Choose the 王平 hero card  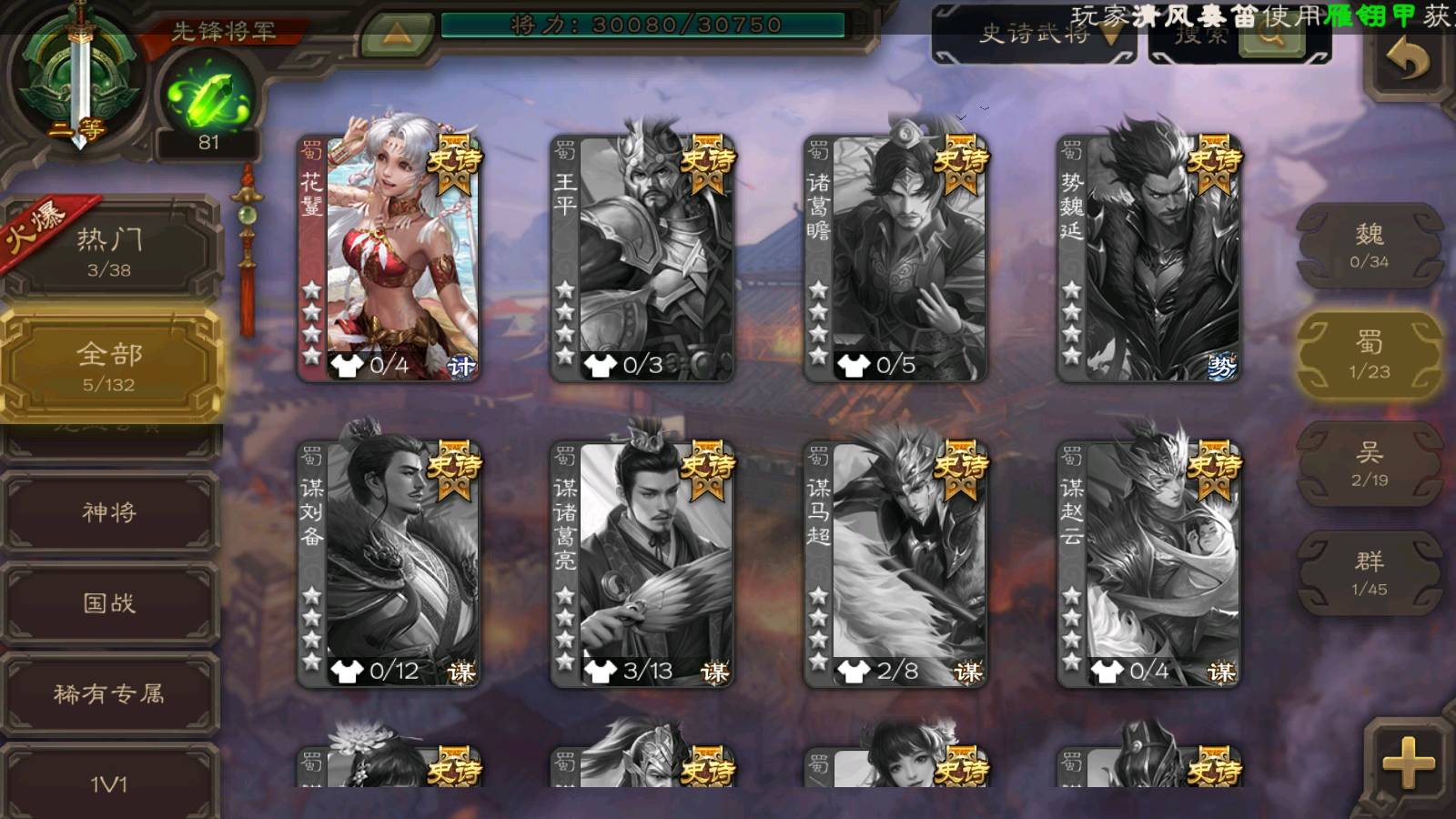pos(642,258)
